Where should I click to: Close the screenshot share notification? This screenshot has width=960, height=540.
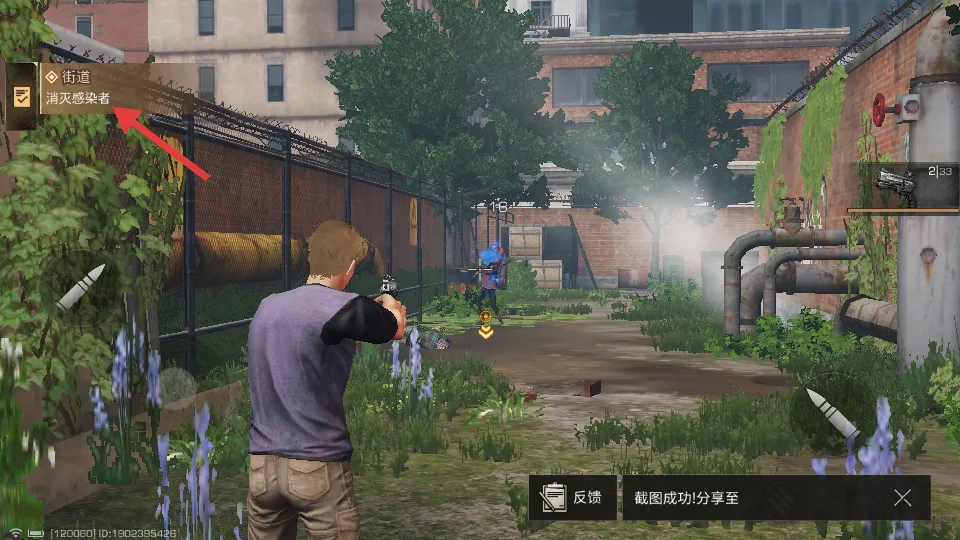902,497
